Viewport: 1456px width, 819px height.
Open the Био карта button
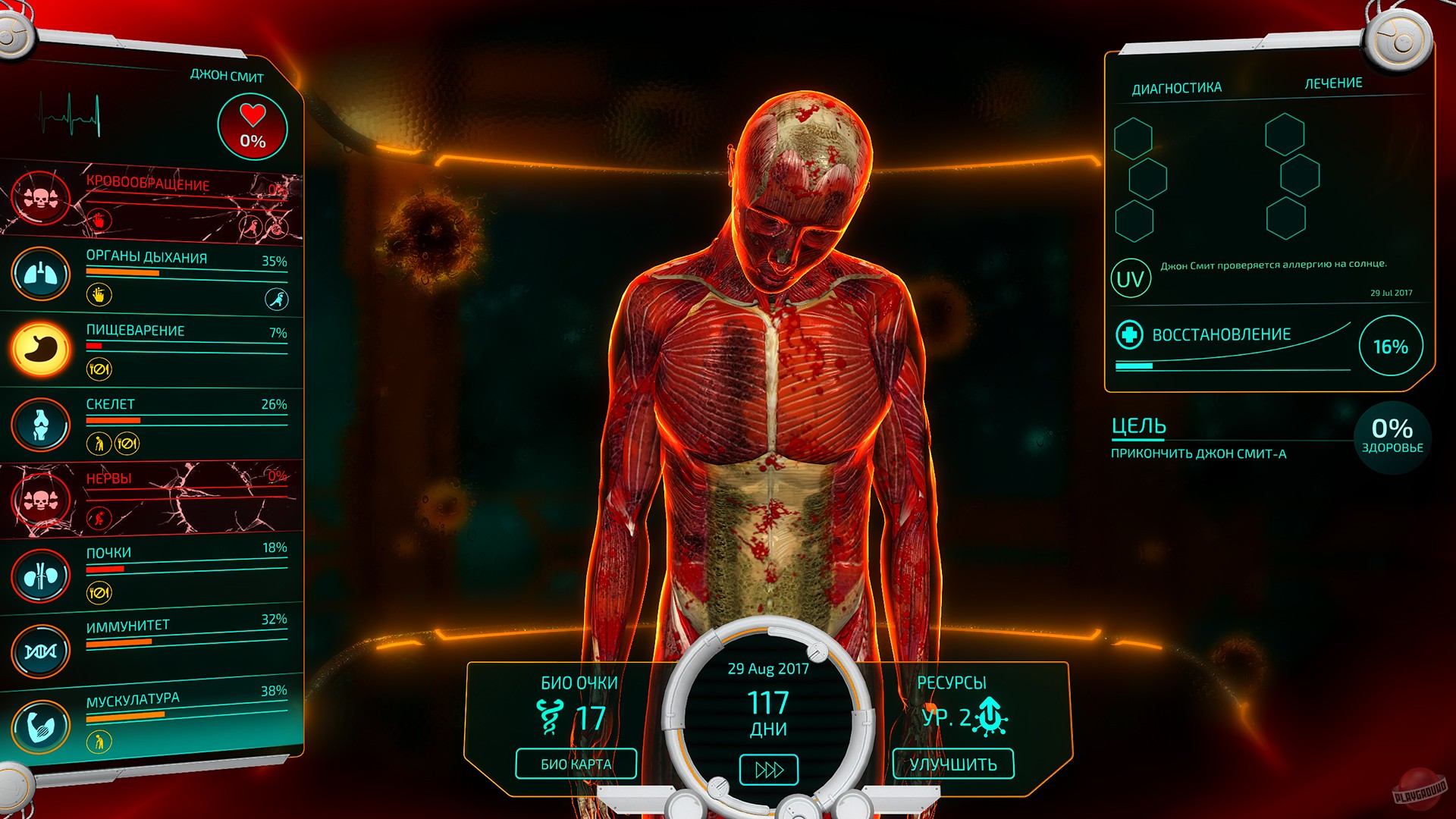[x=575, y=764]
